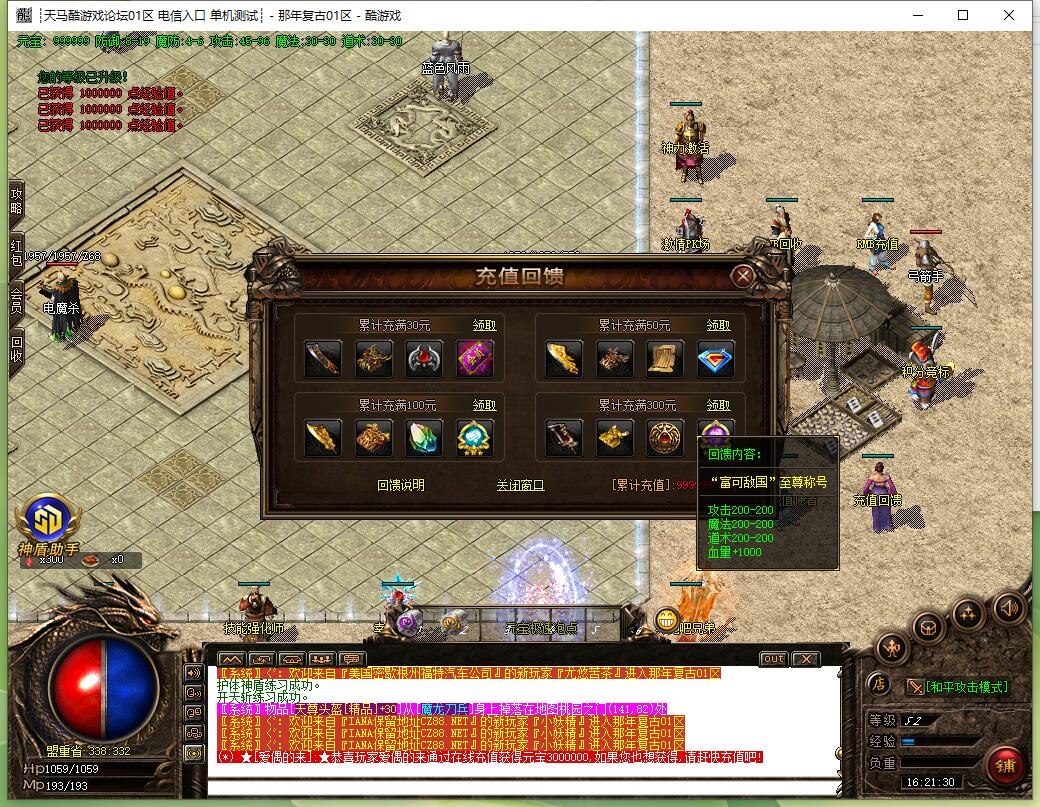Click the round red 铺 shop button

(x=1005, y=767)
